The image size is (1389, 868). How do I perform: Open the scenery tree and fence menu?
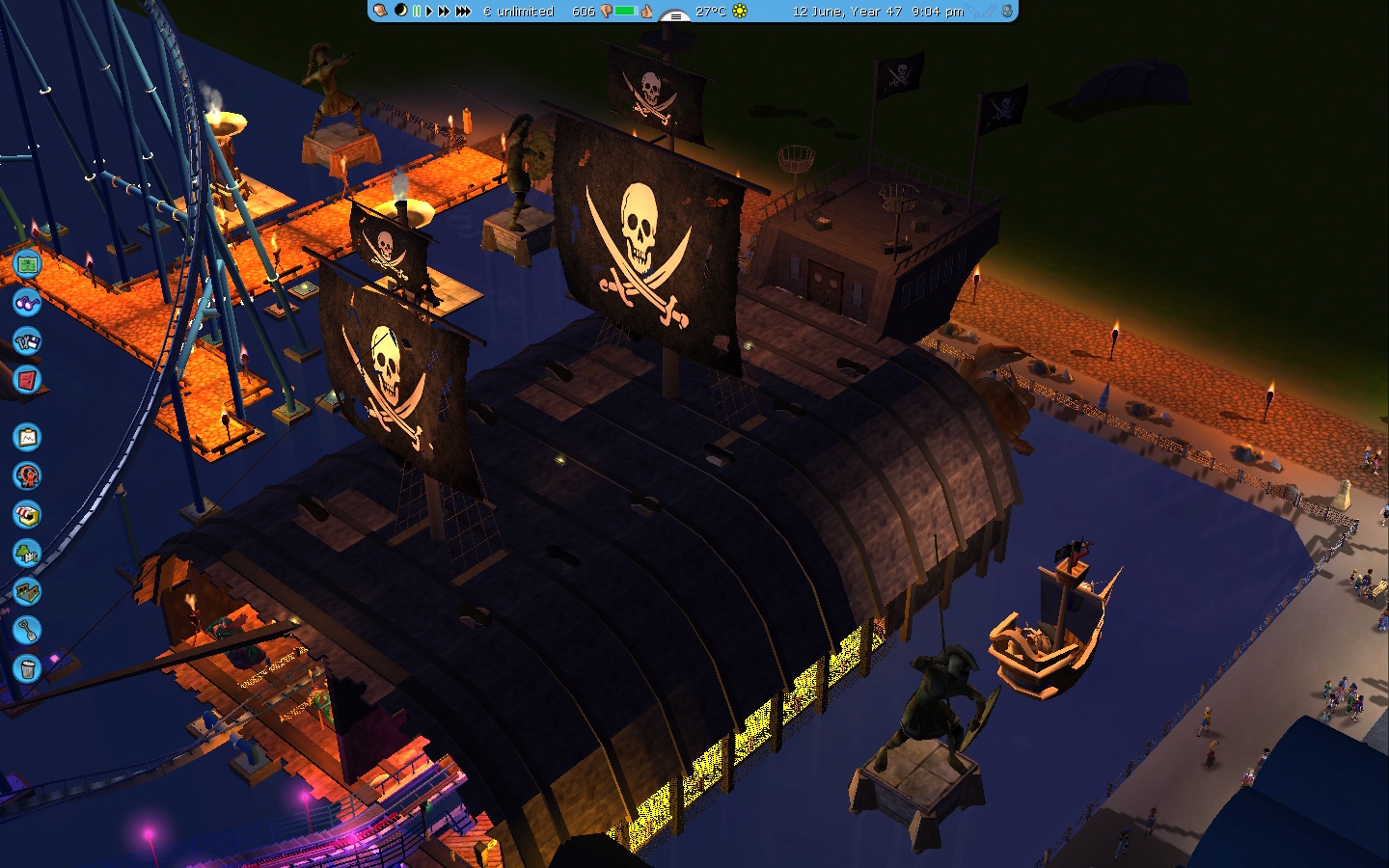click(27, 554)
